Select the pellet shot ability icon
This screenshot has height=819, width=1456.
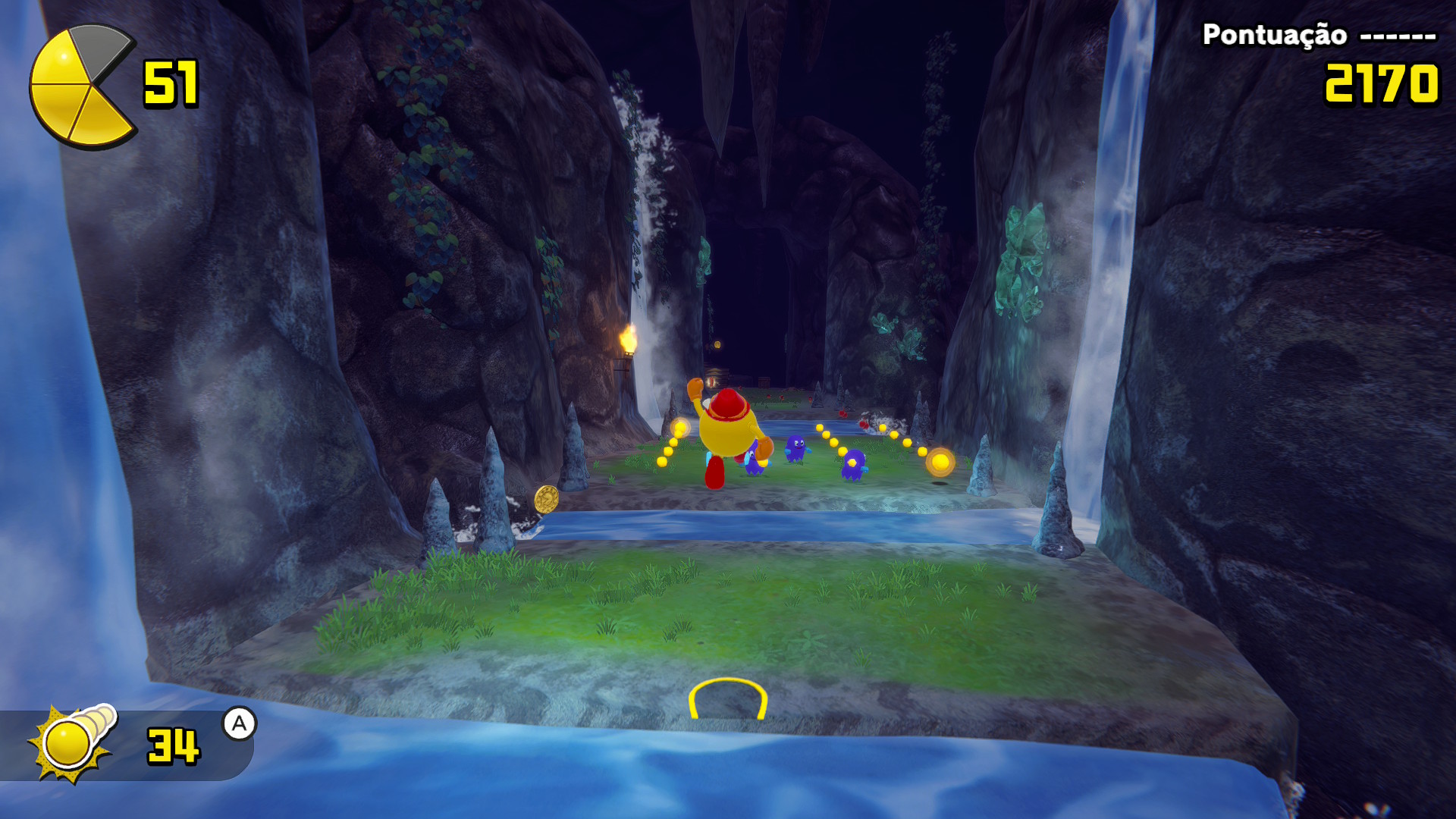tap(72, 742)
